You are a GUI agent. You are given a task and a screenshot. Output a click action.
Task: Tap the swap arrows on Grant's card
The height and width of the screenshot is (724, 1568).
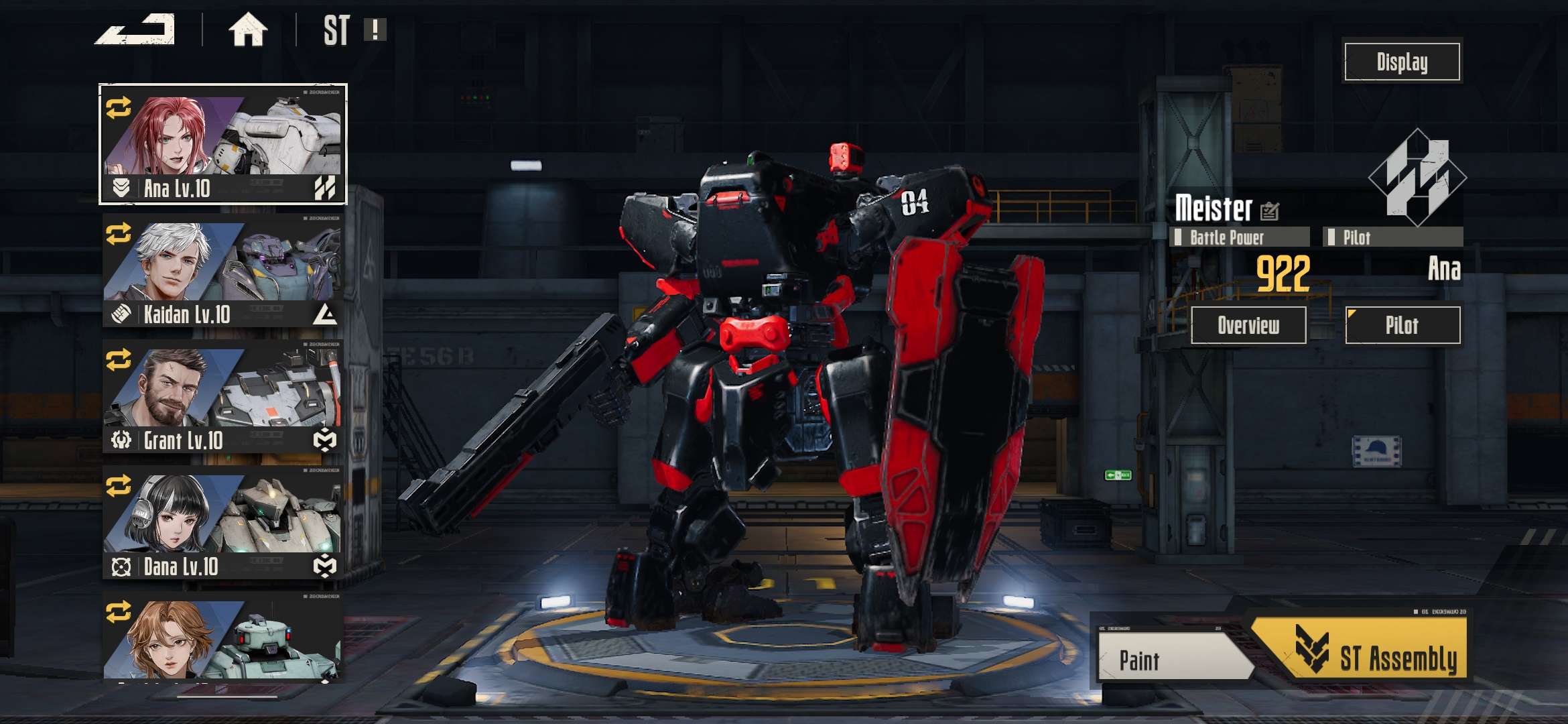point(119,360)
